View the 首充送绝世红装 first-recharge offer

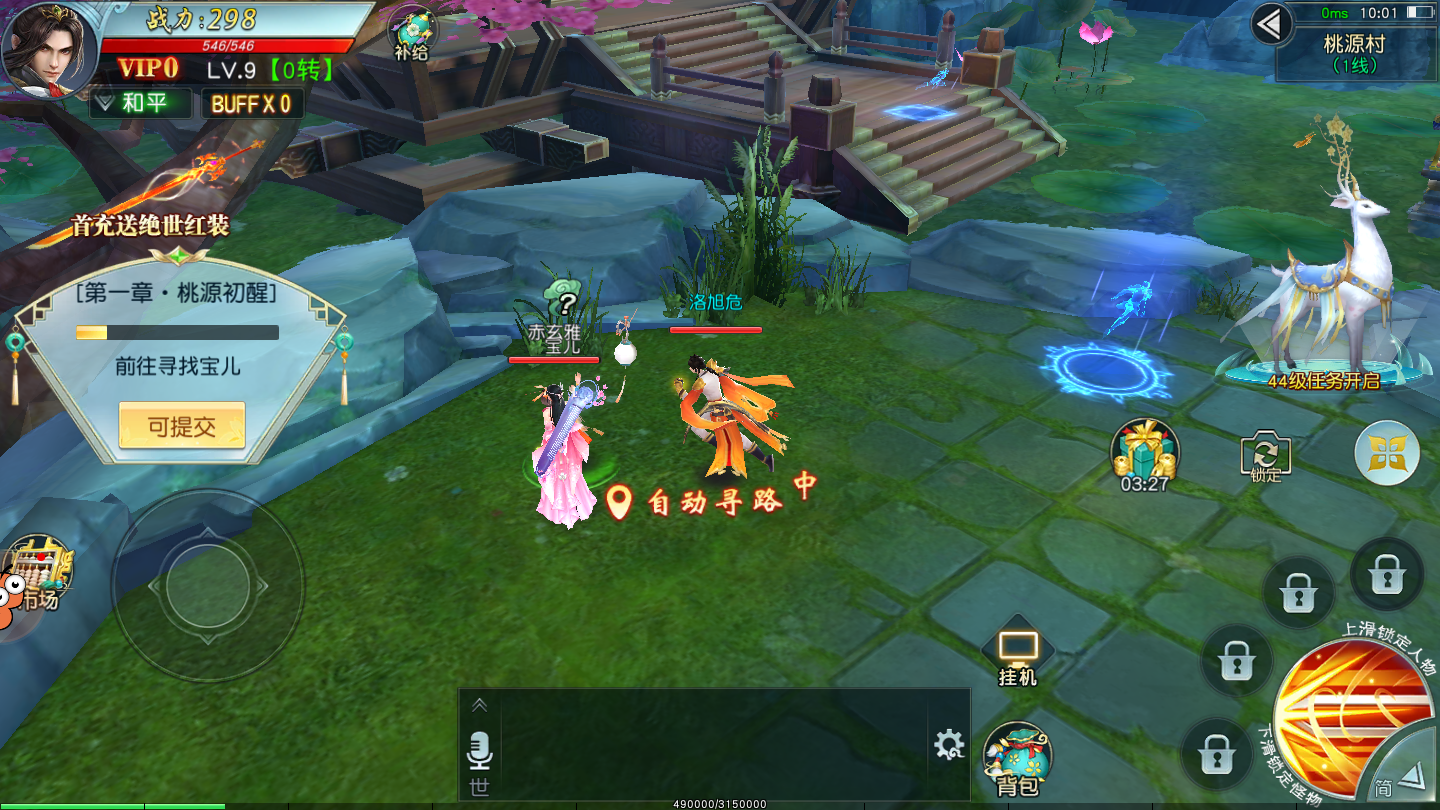[x=150, y=200]
